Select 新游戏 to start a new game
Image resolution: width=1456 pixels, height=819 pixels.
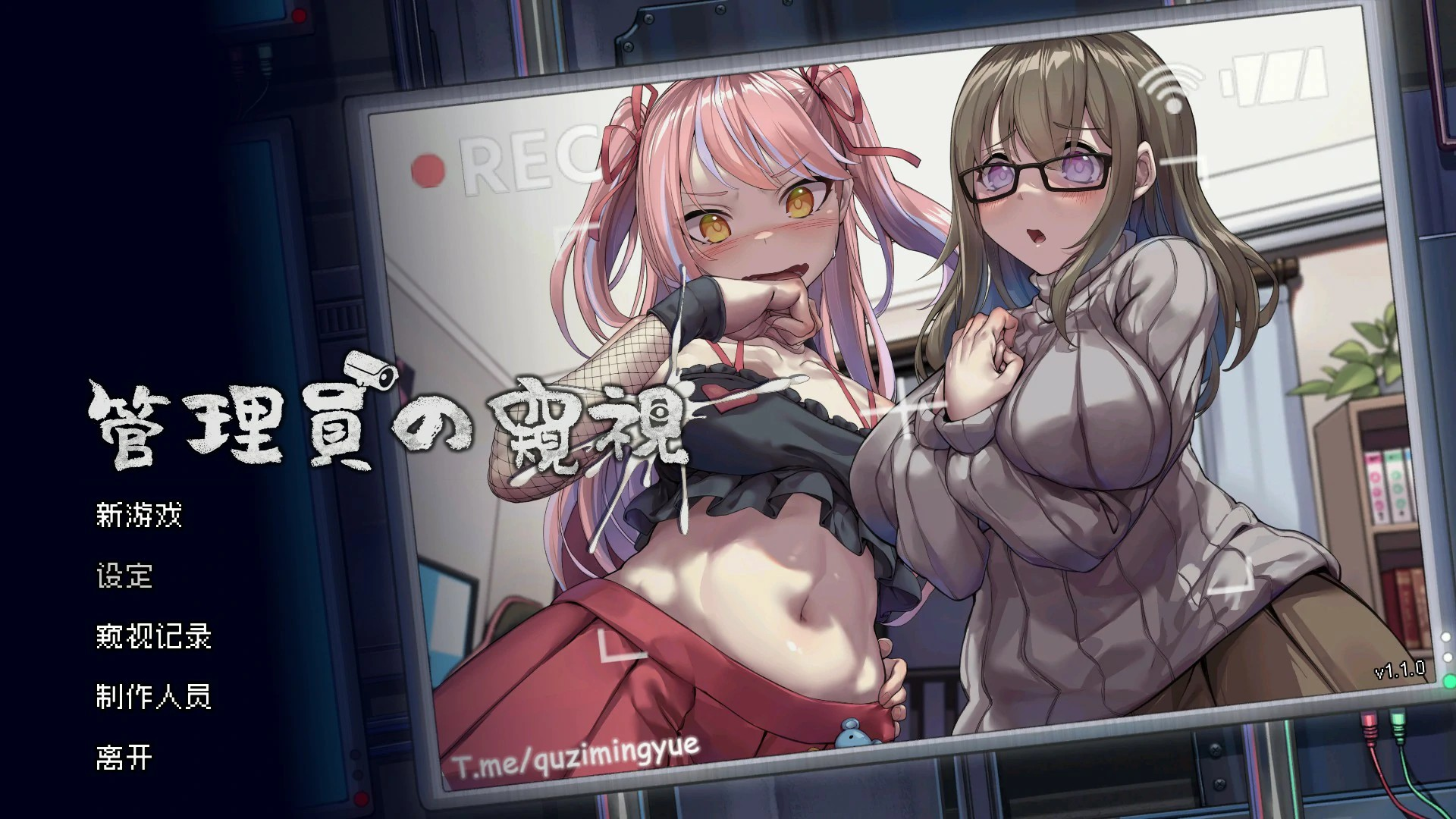(140, 514)
